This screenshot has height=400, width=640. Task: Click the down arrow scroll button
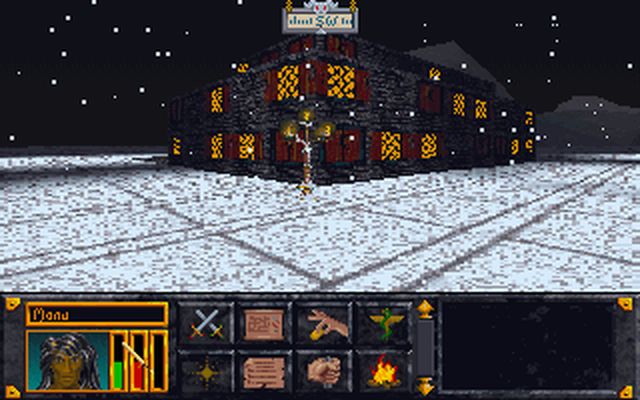[x=425, y=385]
